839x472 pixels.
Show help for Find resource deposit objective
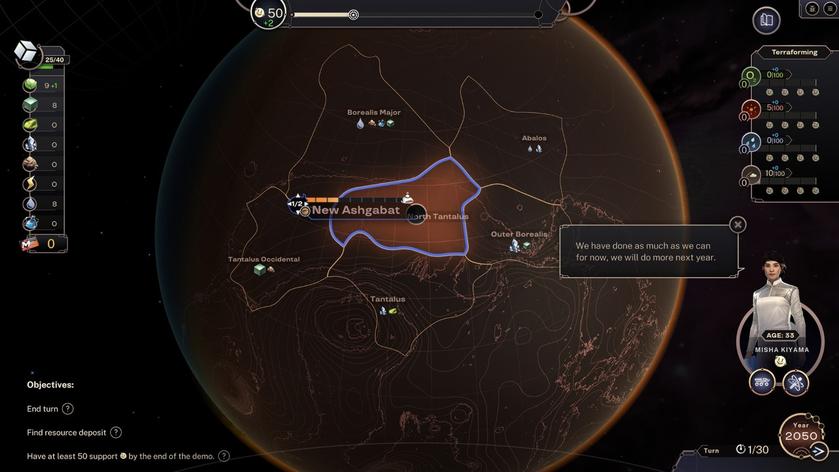(x=116, y=432)
